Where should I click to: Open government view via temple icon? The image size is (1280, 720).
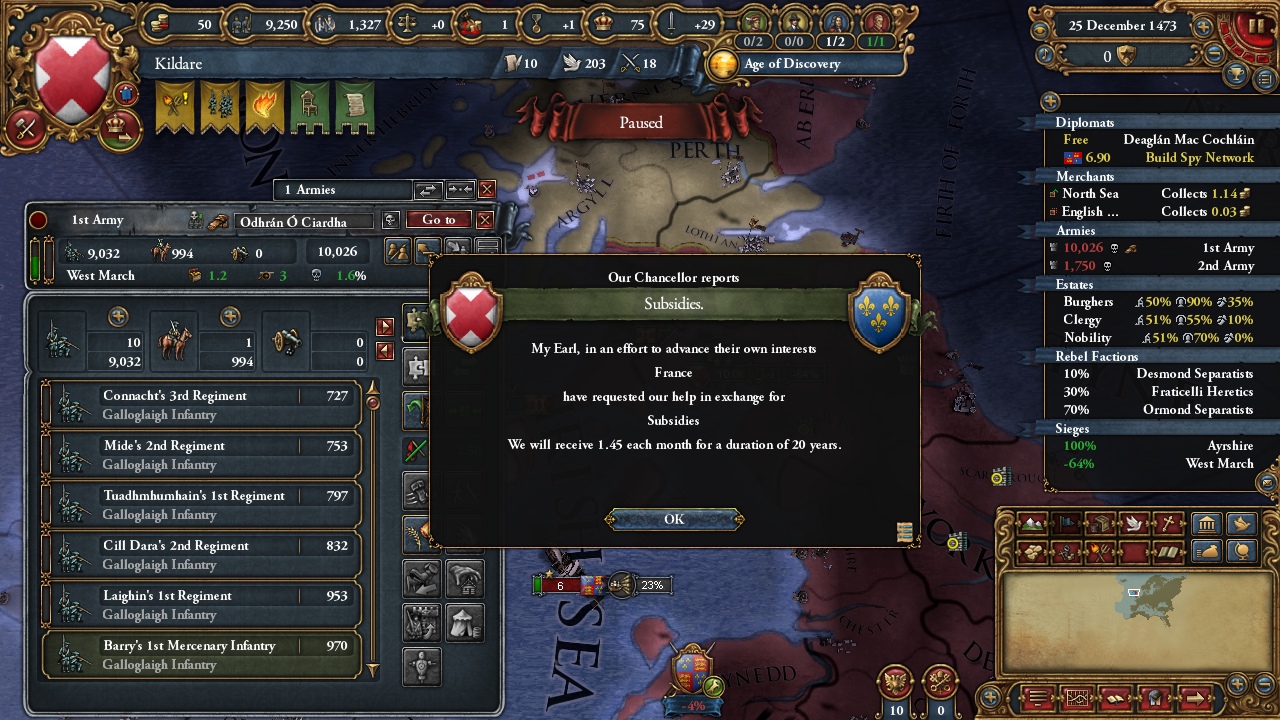tap(1208, 522)
